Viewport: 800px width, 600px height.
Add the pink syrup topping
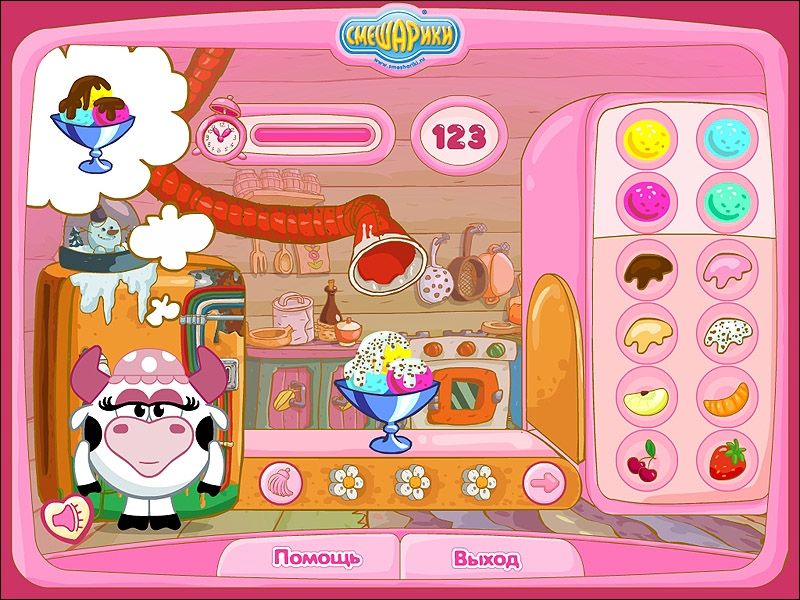pyautogui.click(x=726, y=267)
